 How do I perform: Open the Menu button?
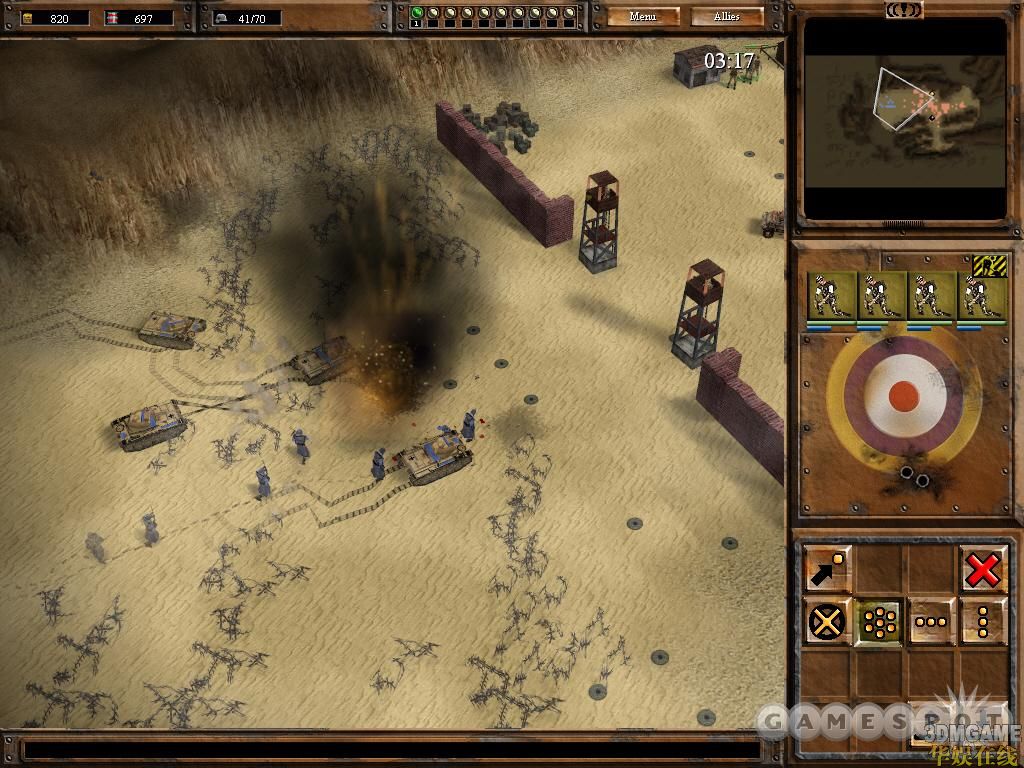pos(643,16)
